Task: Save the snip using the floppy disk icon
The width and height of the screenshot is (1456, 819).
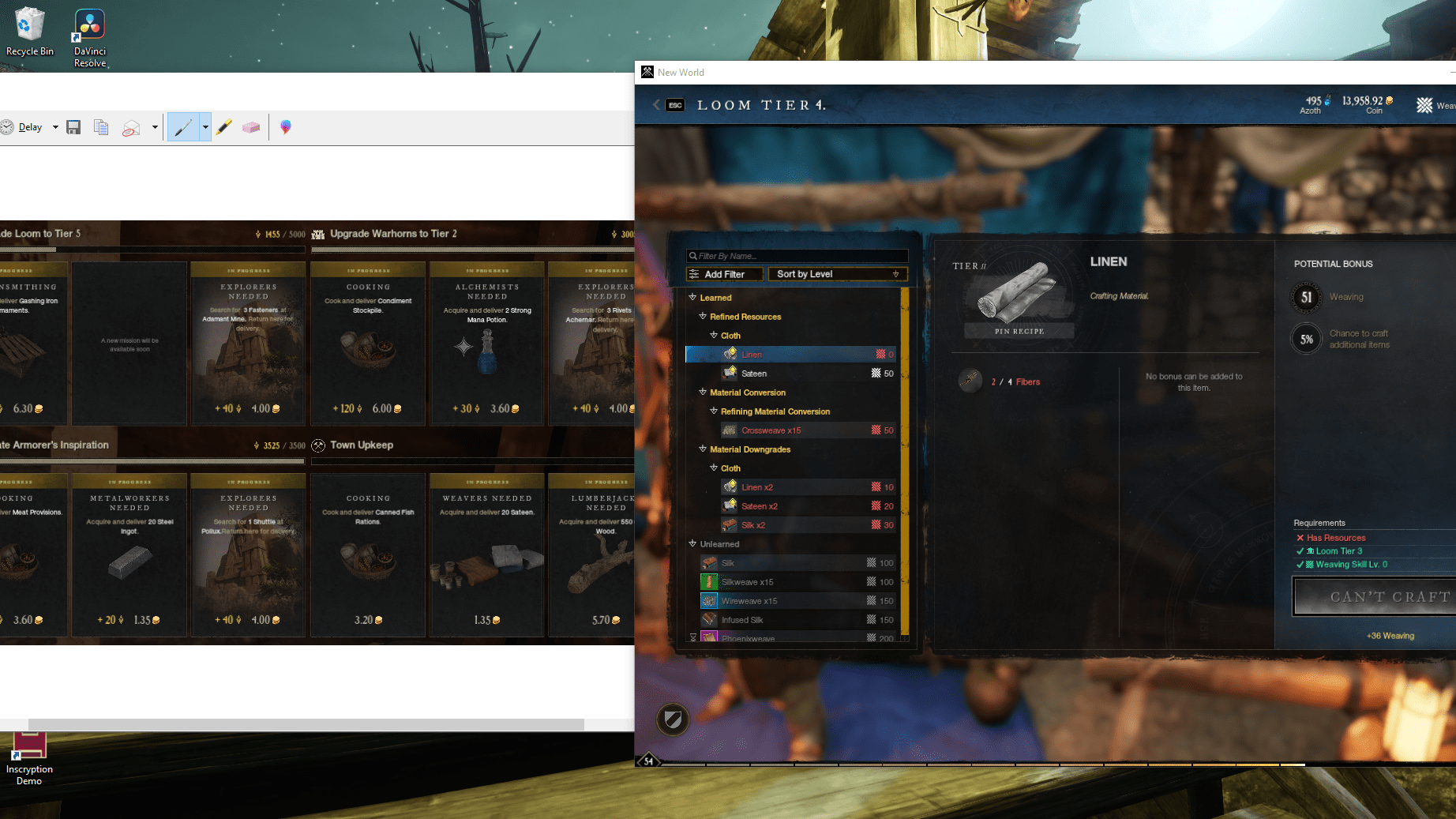Action: coord(73,126)
